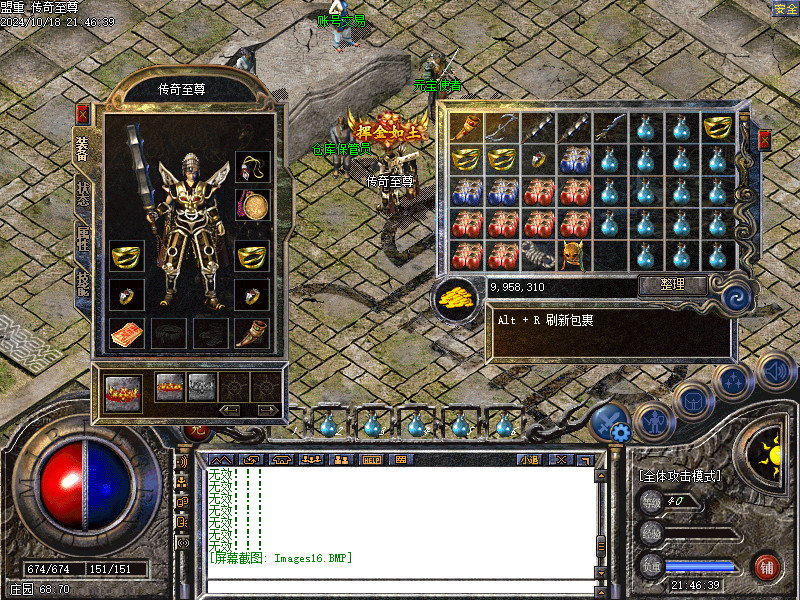
Task: Open the 属性 attributes tab
Action: coord(82,237)
